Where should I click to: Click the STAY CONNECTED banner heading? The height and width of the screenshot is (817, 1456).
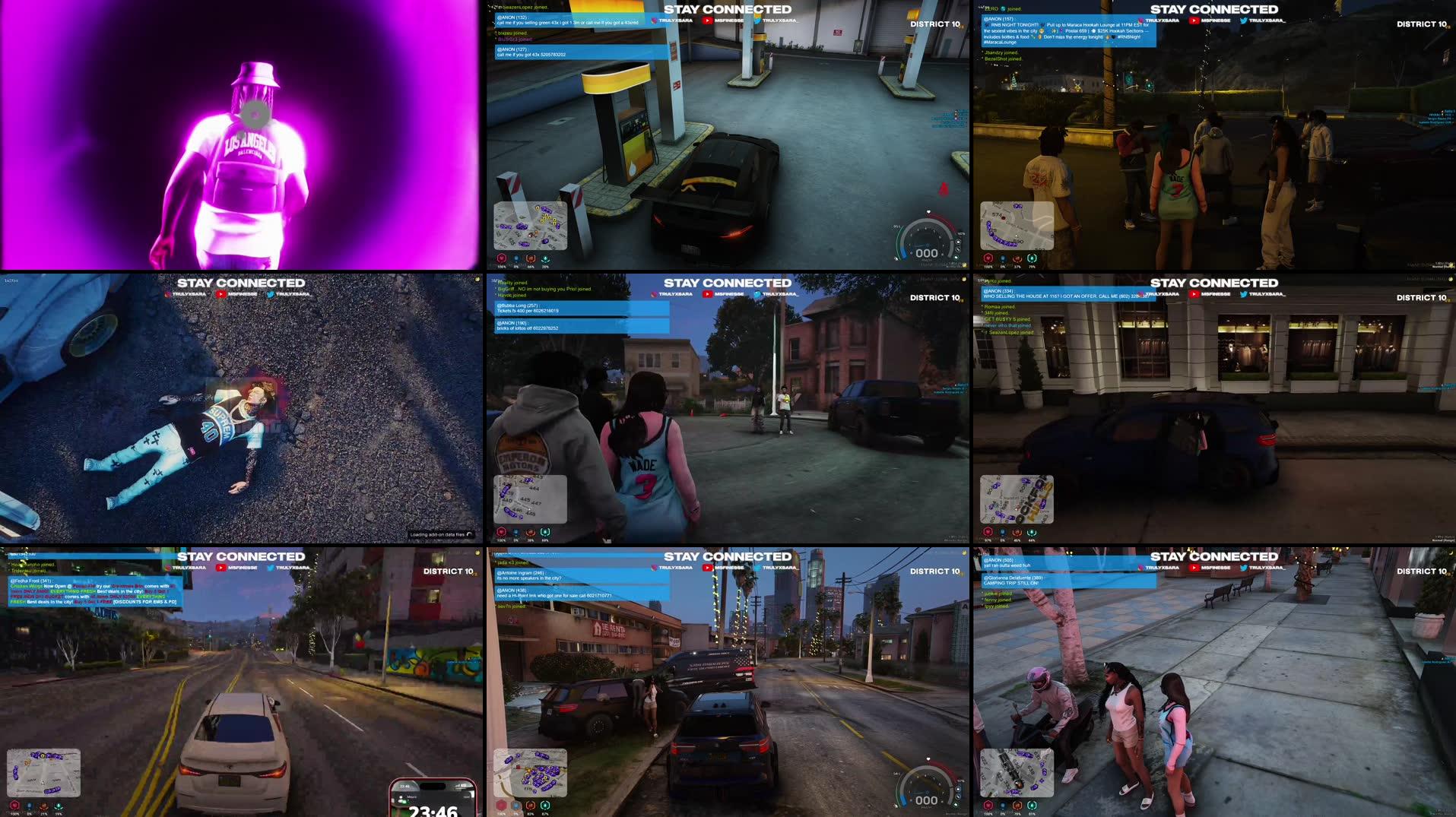[728, 9]
